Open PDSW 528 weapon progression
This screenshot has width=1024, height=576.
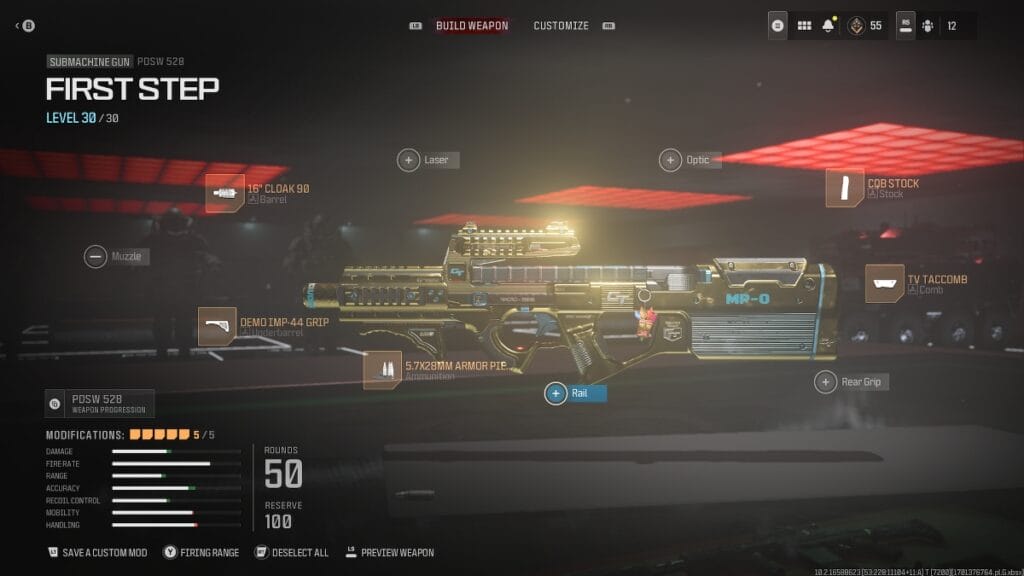click(x=99, y=403)
